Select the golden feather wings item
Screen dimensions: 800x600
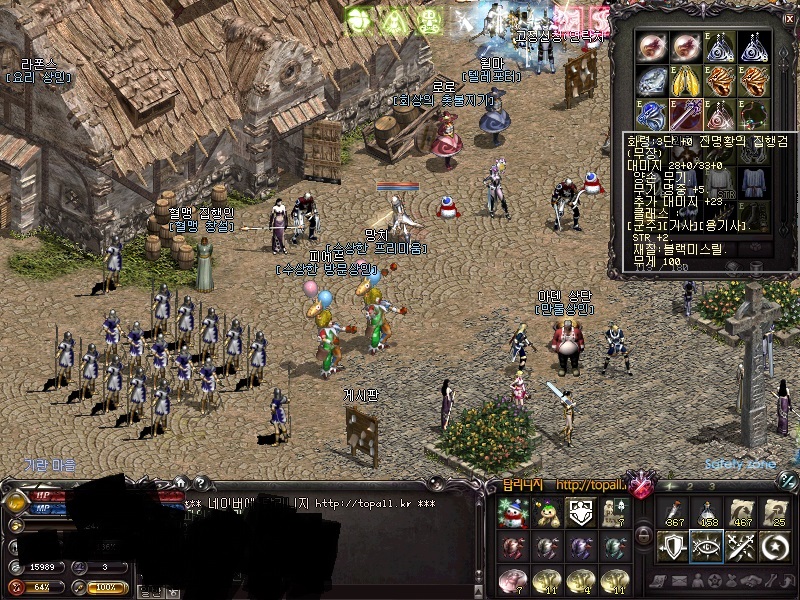point(687,82)
